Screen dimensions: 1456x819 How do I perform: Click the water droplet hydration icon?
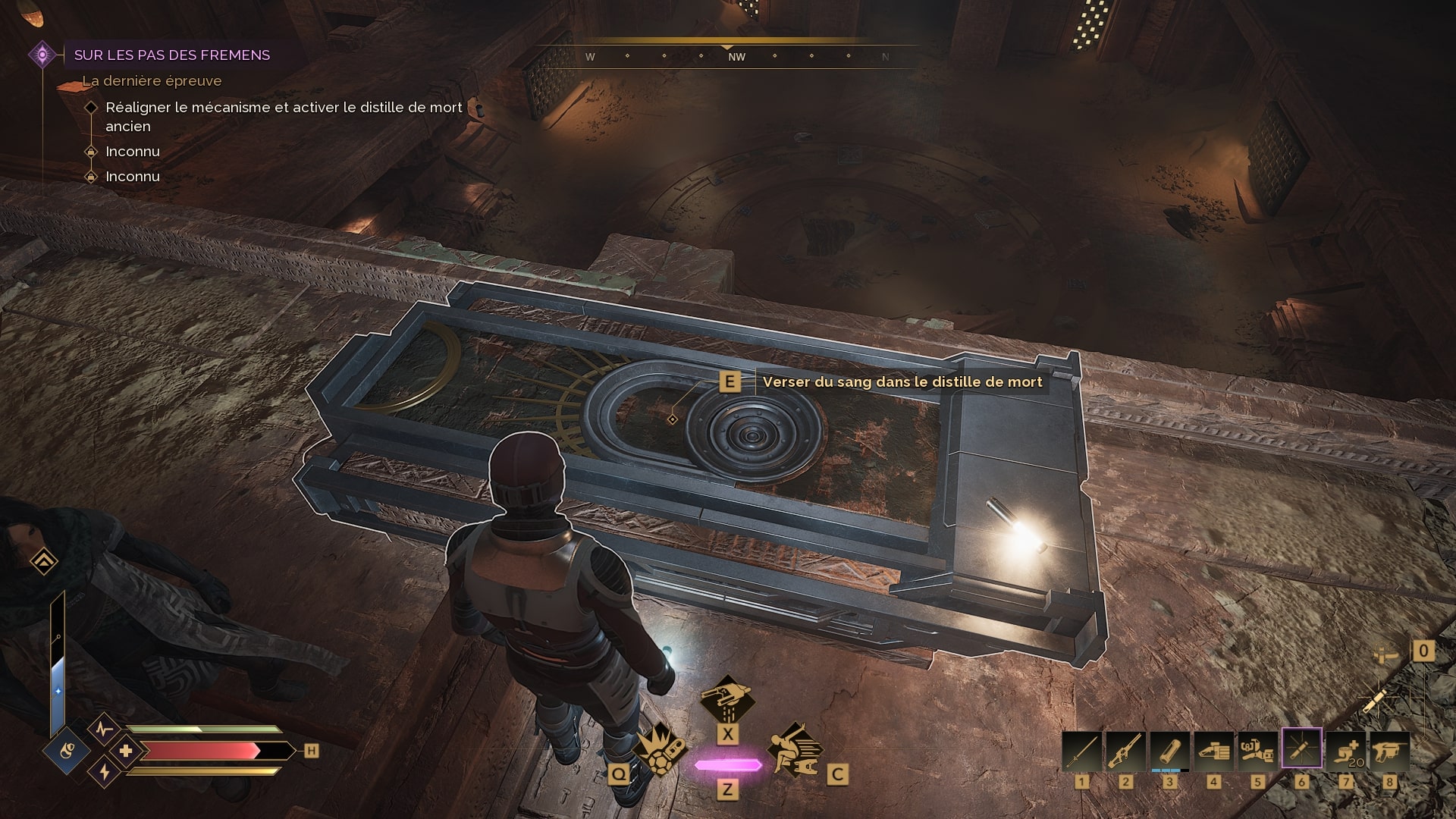coord(68,752)
